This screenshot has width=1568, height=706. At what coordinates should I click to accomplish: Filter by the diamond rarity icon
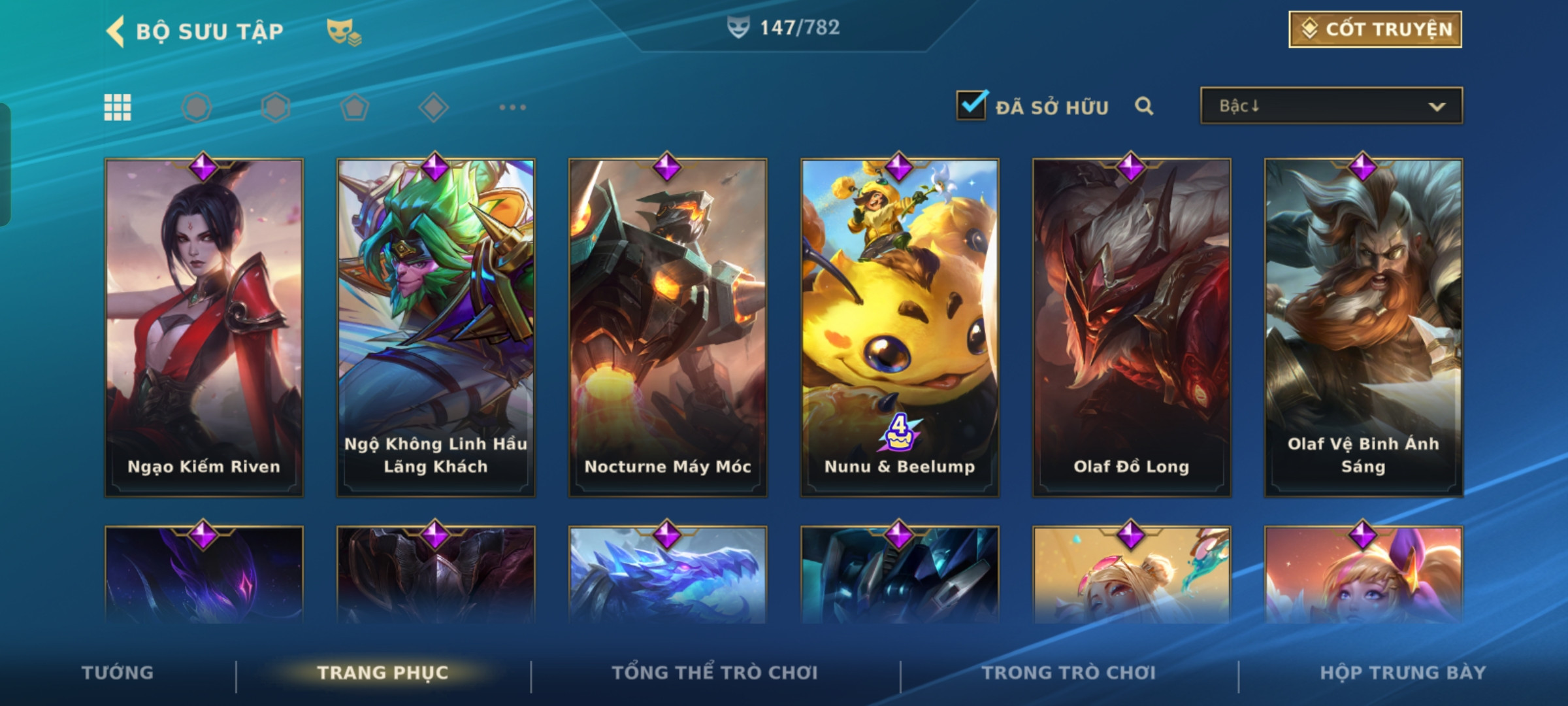click(x=433, y=107)
